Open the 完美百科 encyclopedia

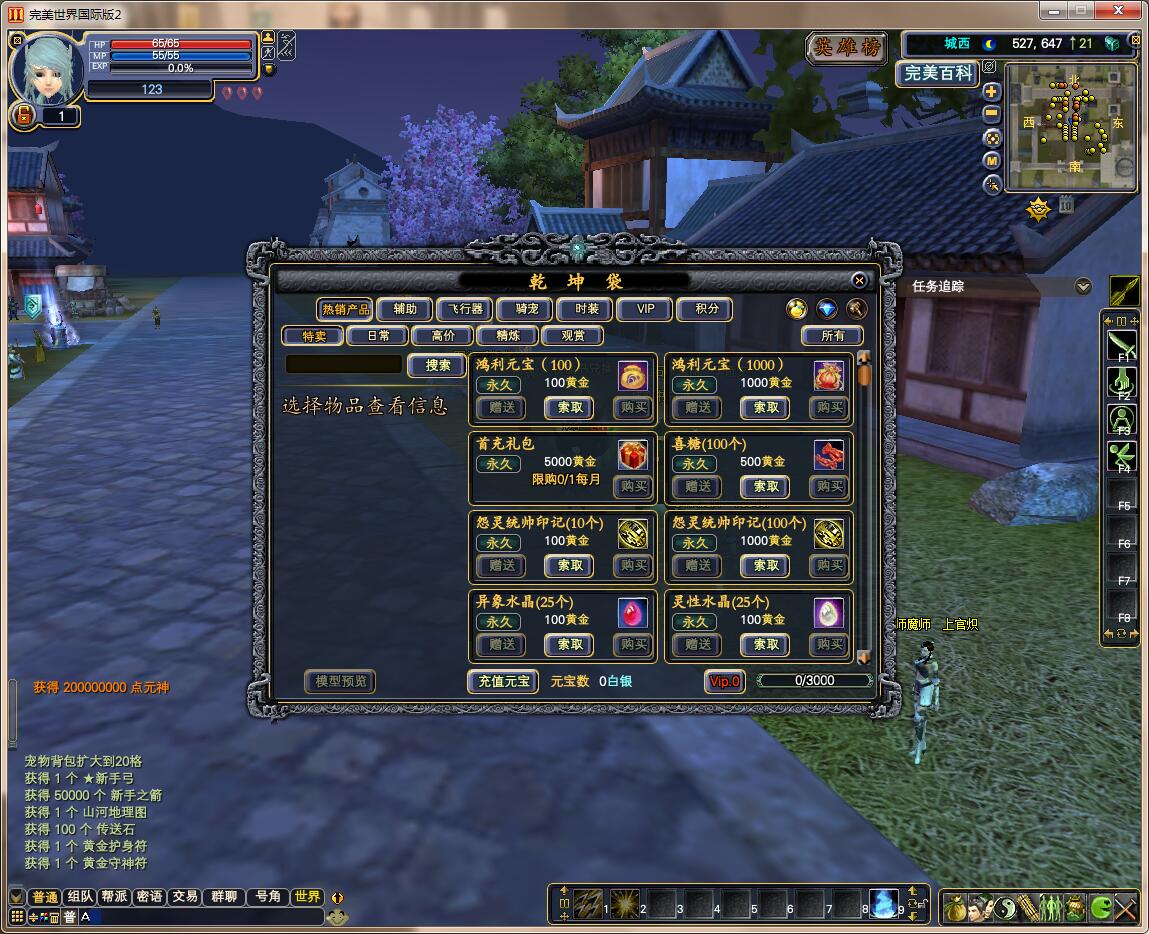pyautogui.click(x=937, y=73)
